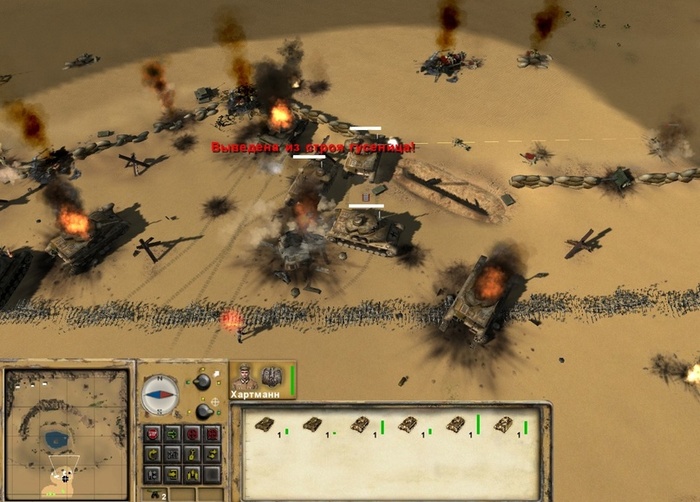This screenshot has height=502, width=700.
Task: Choose the green arrow move command
Action: click(172, 433)
